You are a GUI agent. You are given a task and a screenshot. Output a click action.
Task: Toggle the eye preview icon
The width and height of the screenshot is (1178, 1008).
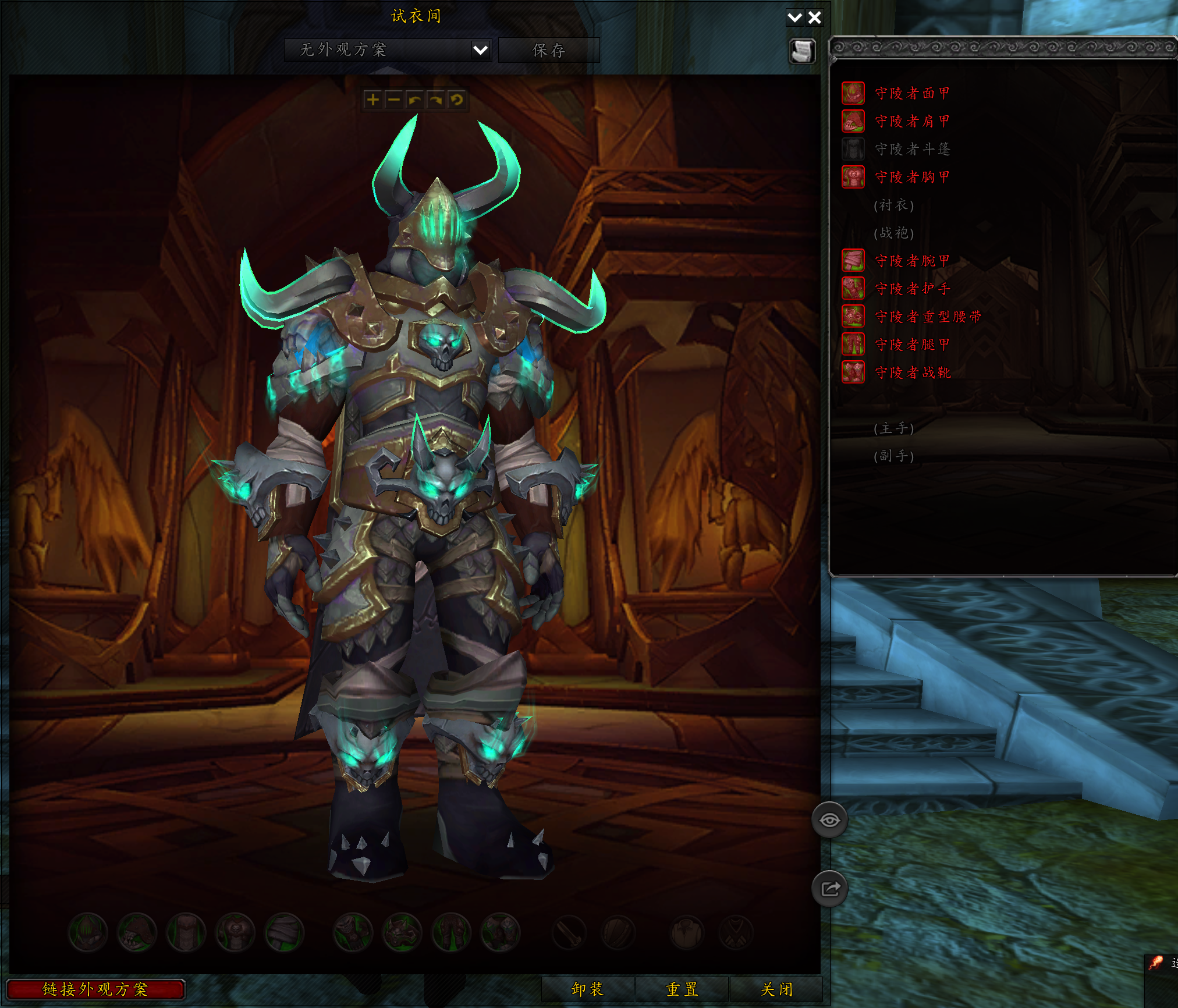(830, 818)
